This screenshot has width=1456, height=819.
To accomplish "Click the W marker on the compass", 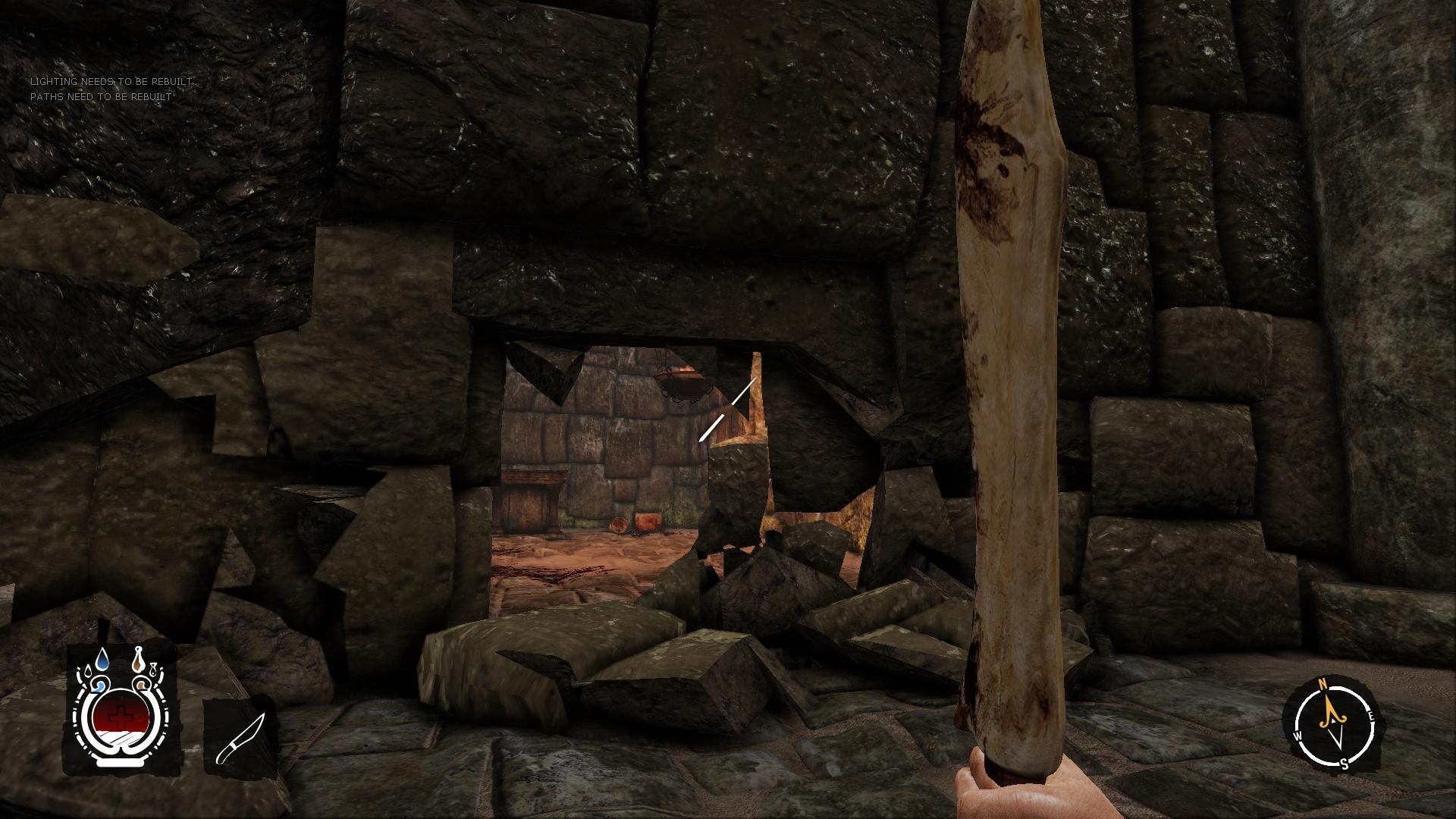I will [x=1298, y=735].
